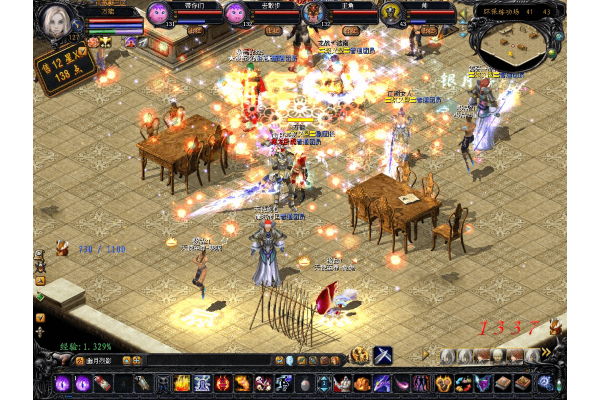The height and width of the screenshot is (400, 600).
Task: Activate the crossed swords attack mode button
Action: 383,355
